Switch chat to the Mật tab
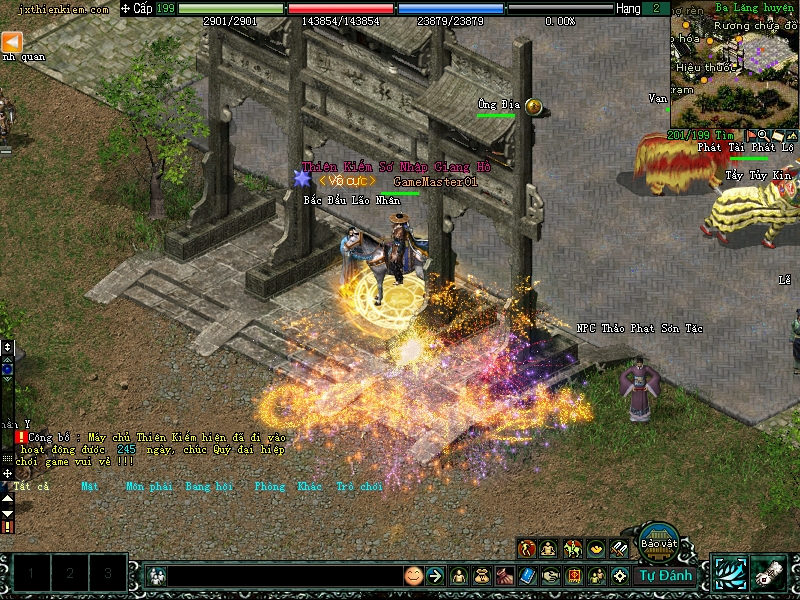 [x=90, y=487]
